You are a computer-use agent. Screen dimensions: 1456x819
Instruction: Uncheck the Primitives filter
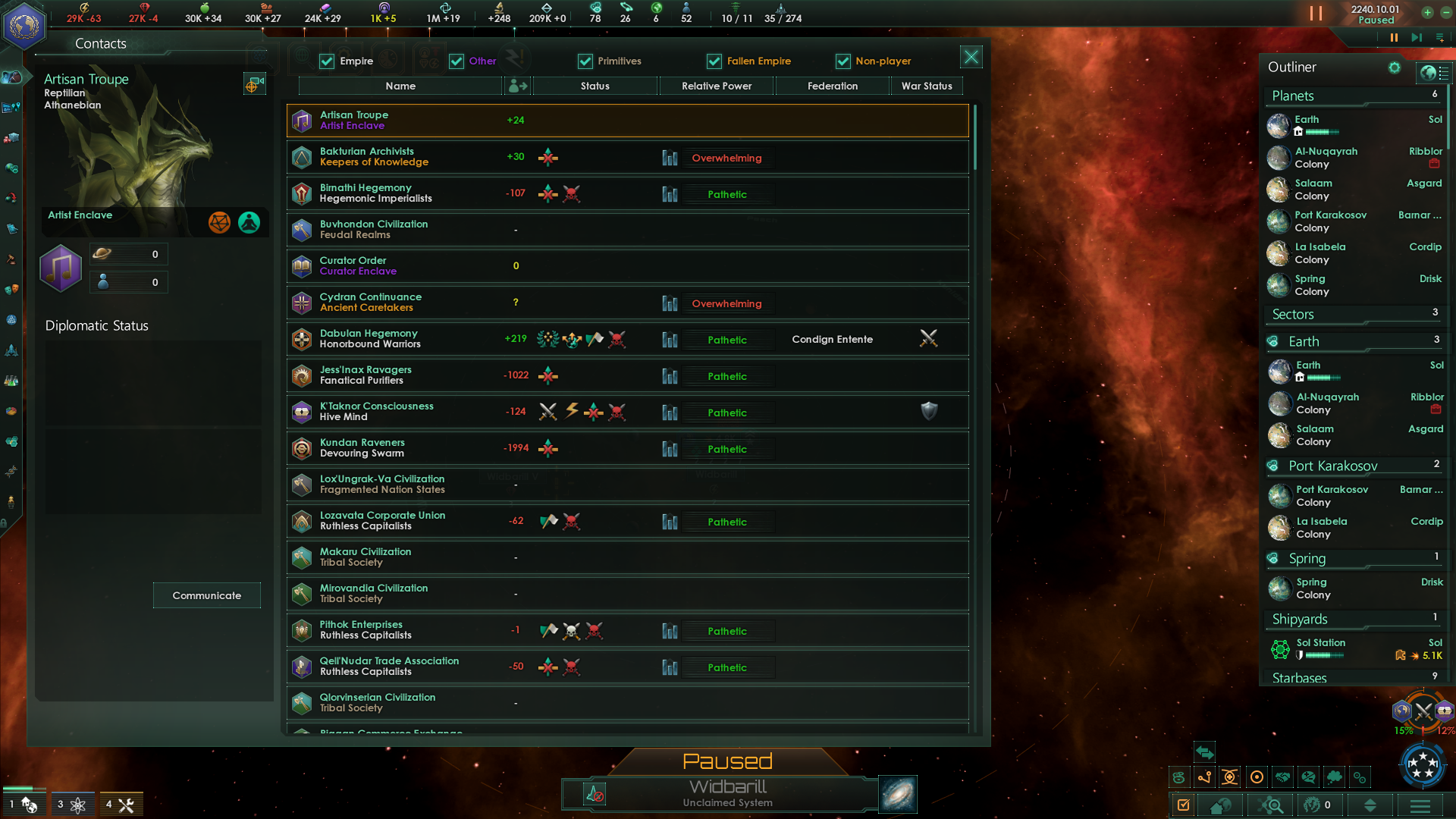click(x=585, y=61)
